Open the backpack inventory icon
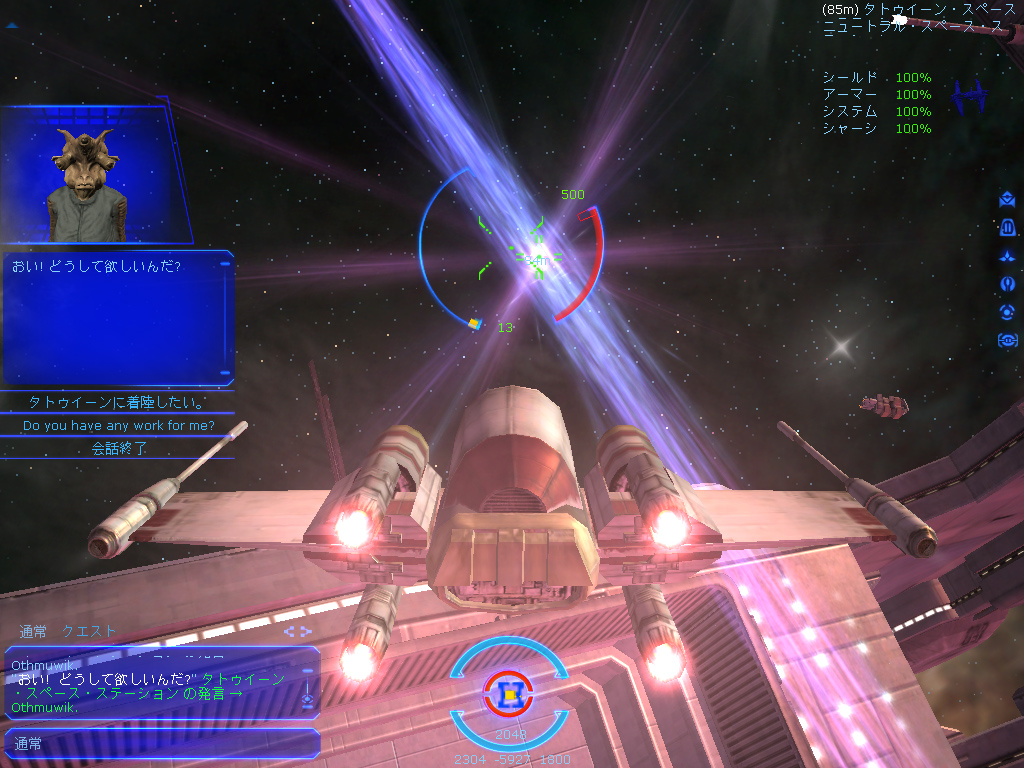This screenshot has height=768, width=1024. click(x=1007, y=228)
